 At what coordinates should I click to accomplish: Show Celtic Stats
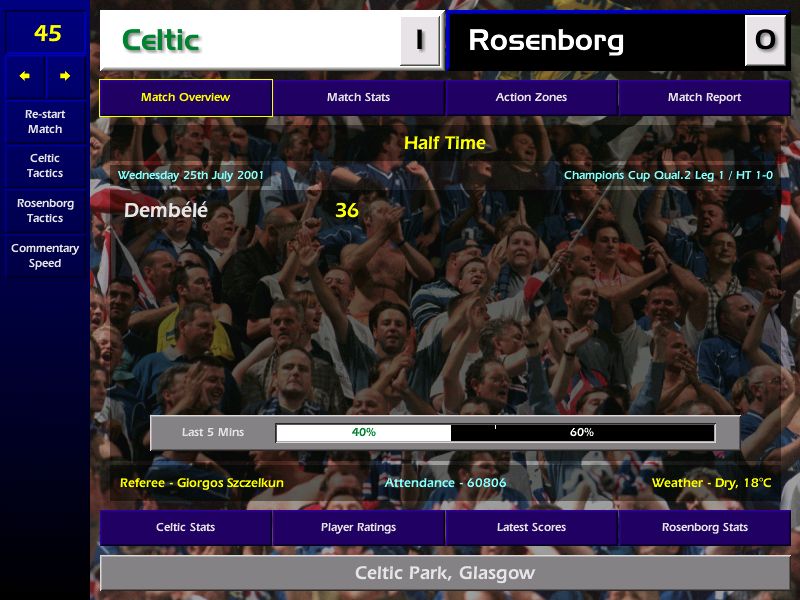pyautogui.click(x=186, y=527)
